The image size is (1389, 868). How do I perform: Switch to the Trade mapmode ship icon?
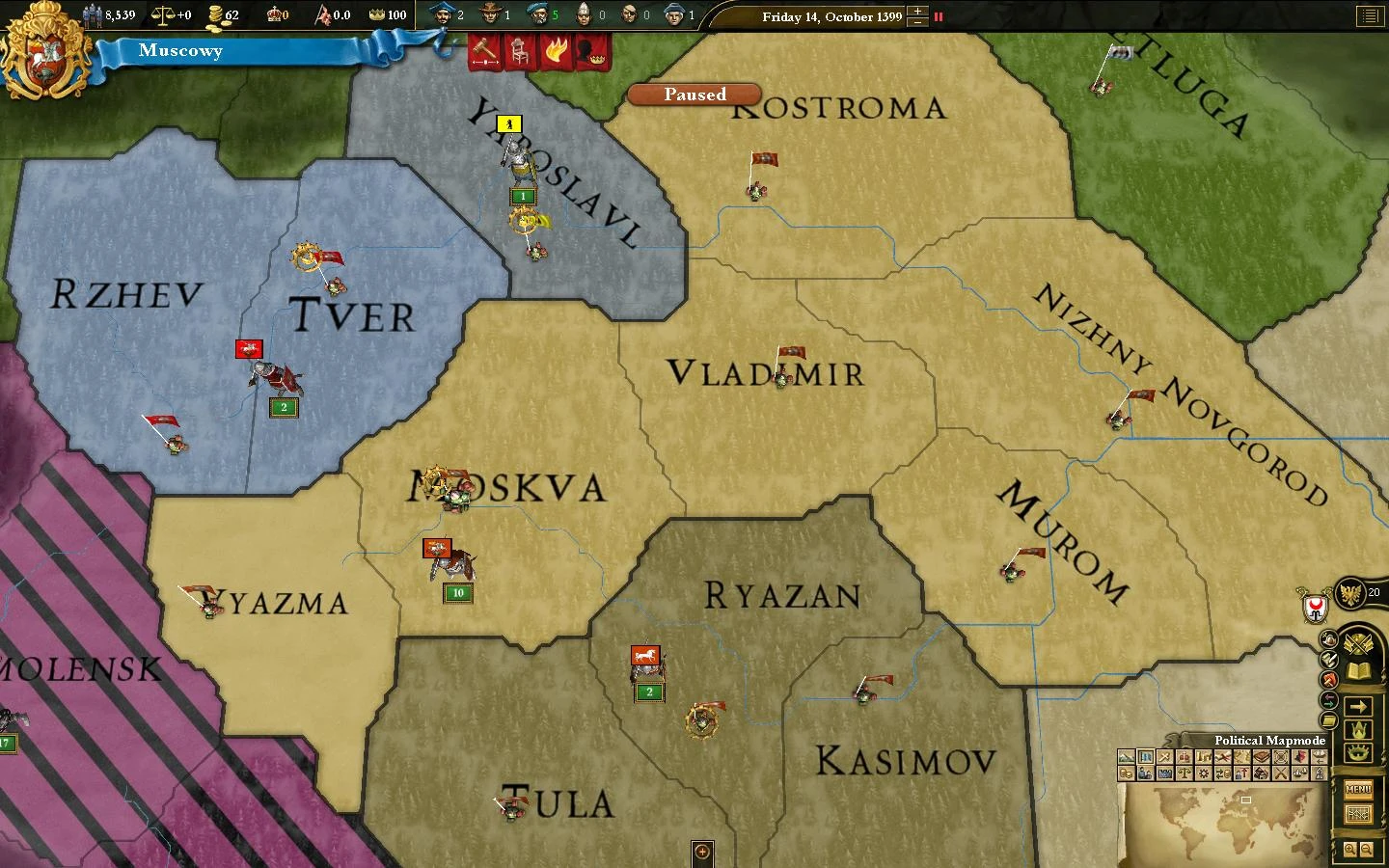1301,773
